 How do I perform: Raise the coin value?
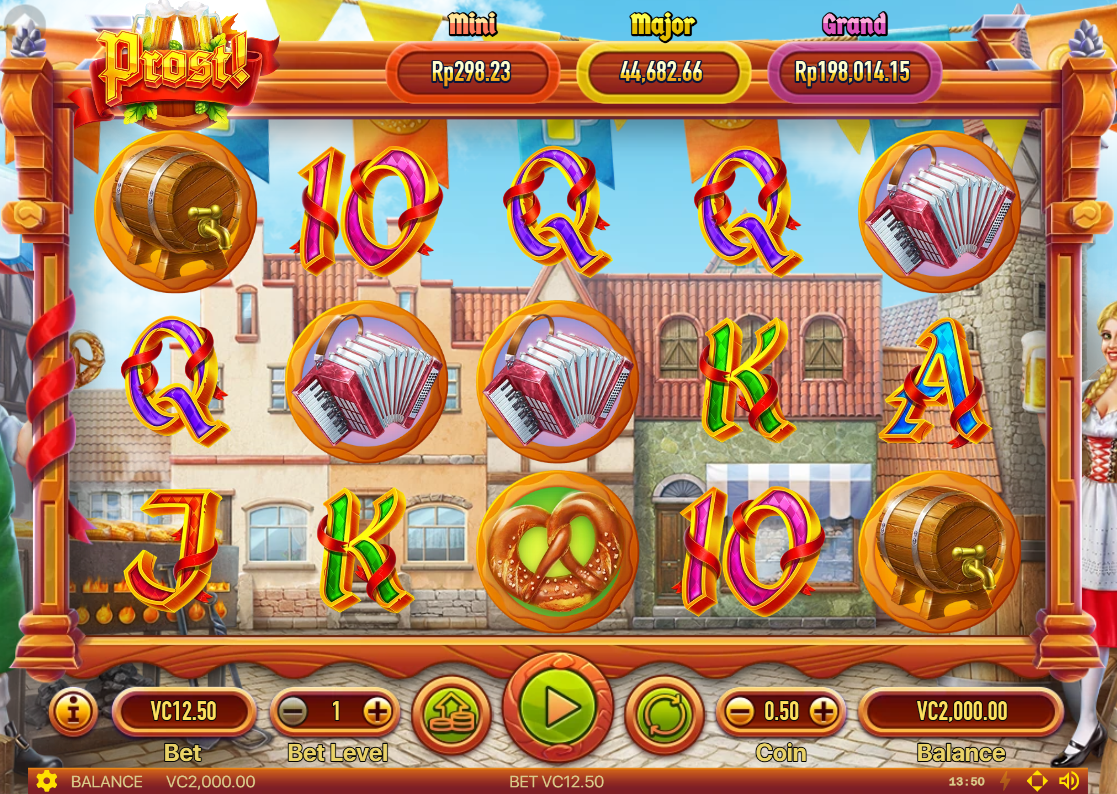[x=823, y=712]
